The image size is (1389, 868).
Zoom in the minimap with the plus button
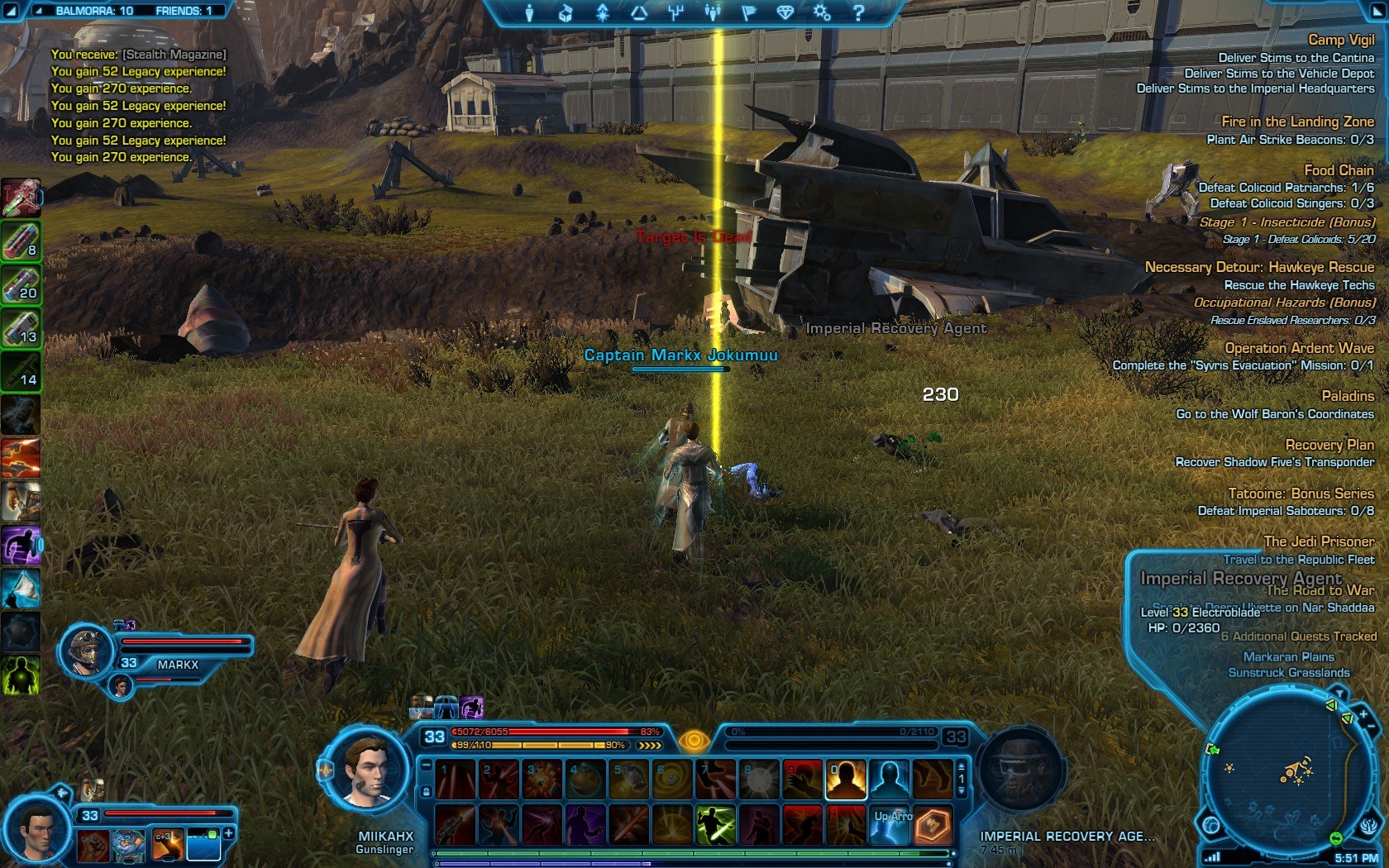[x=1363, y=714]
